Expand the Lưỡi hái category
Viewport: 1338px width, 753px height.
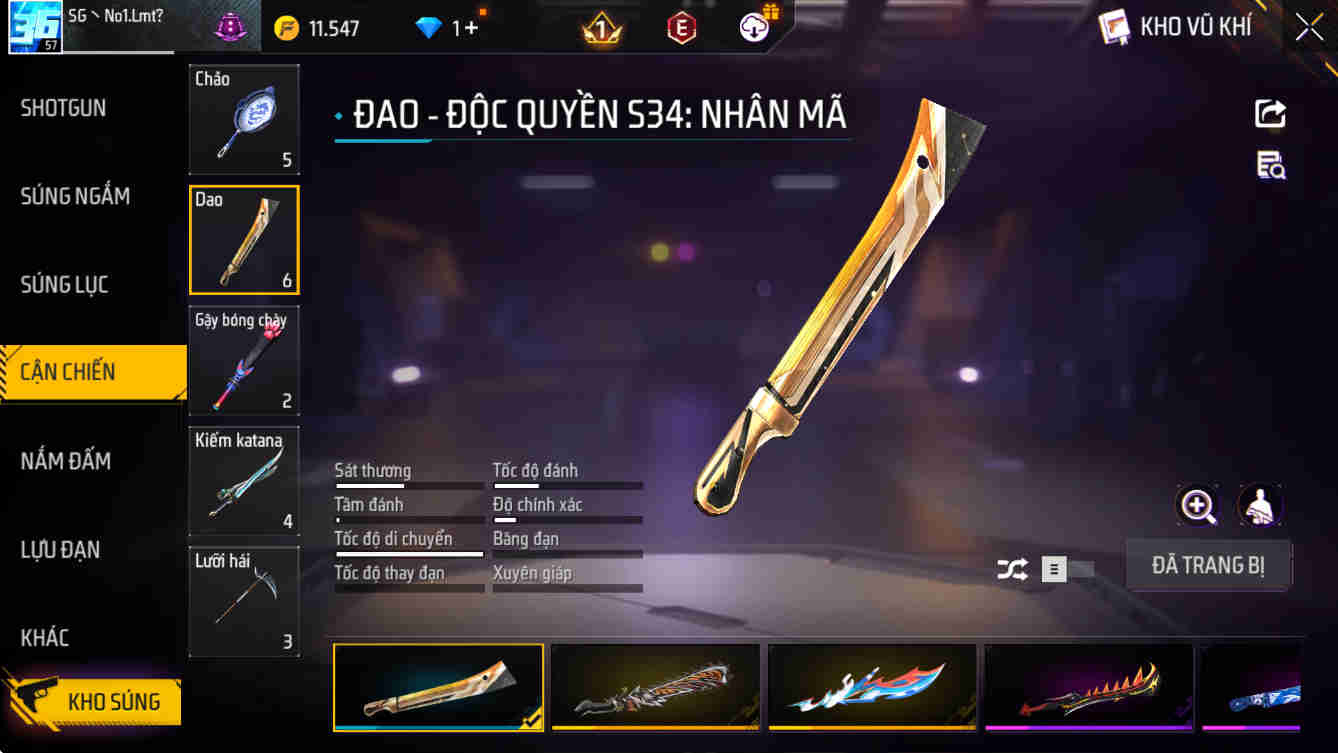coord(243,601)
